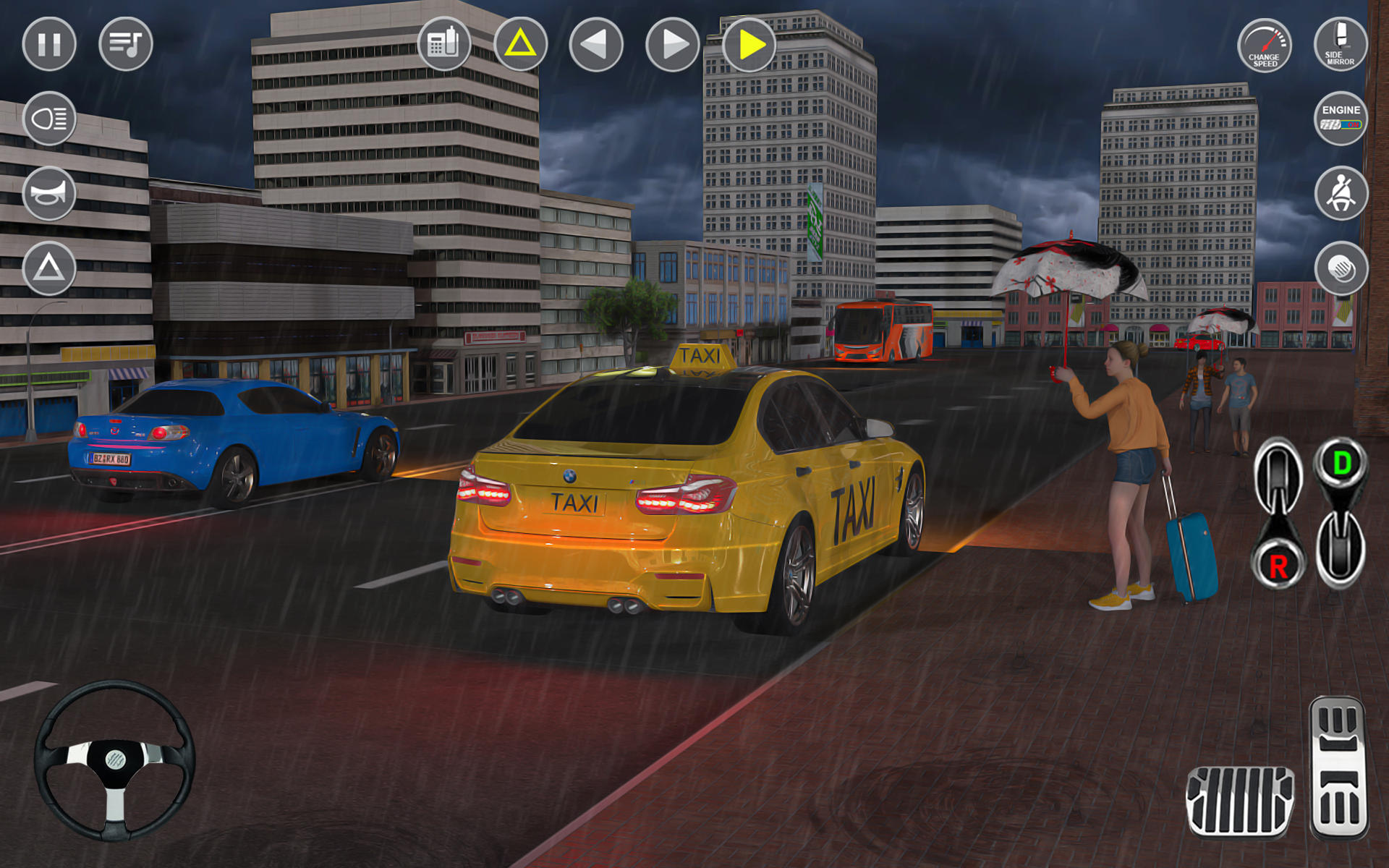Image resolution: width=1389 pixels, height=868 pixels.
Task: Select the yellow play camera arrow
Action: [x=749, y=45]
